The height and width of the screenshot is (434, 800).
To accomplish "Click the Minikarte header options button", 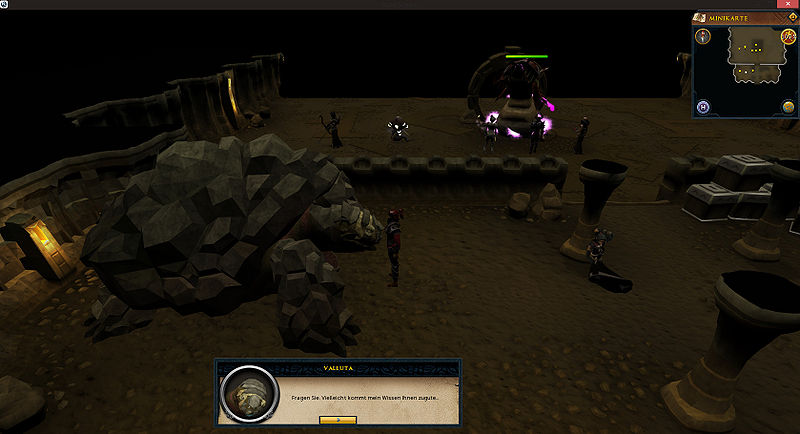I will click(791, 17).
